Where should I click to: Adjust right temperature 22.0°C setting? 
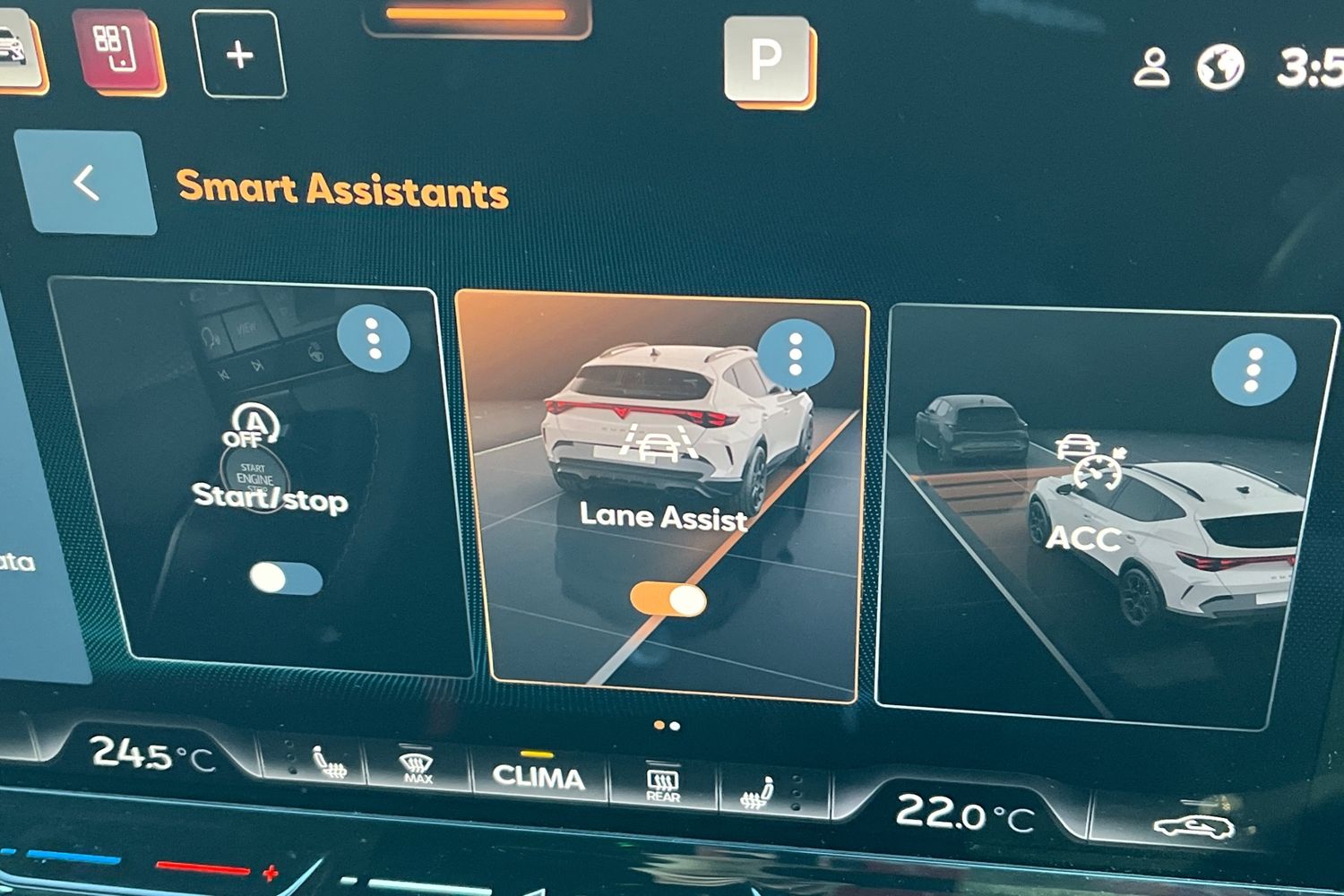point(964,814)
